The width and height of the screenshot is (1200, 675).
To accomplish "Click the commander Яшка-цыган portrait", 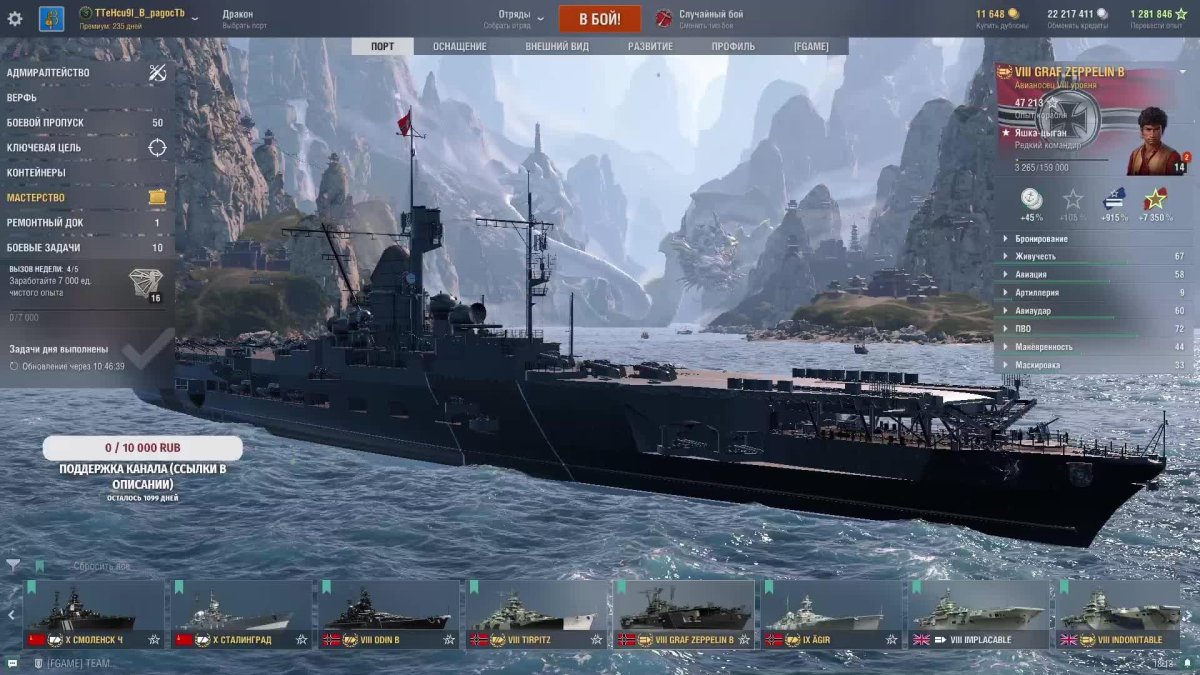I will 1156,142.
